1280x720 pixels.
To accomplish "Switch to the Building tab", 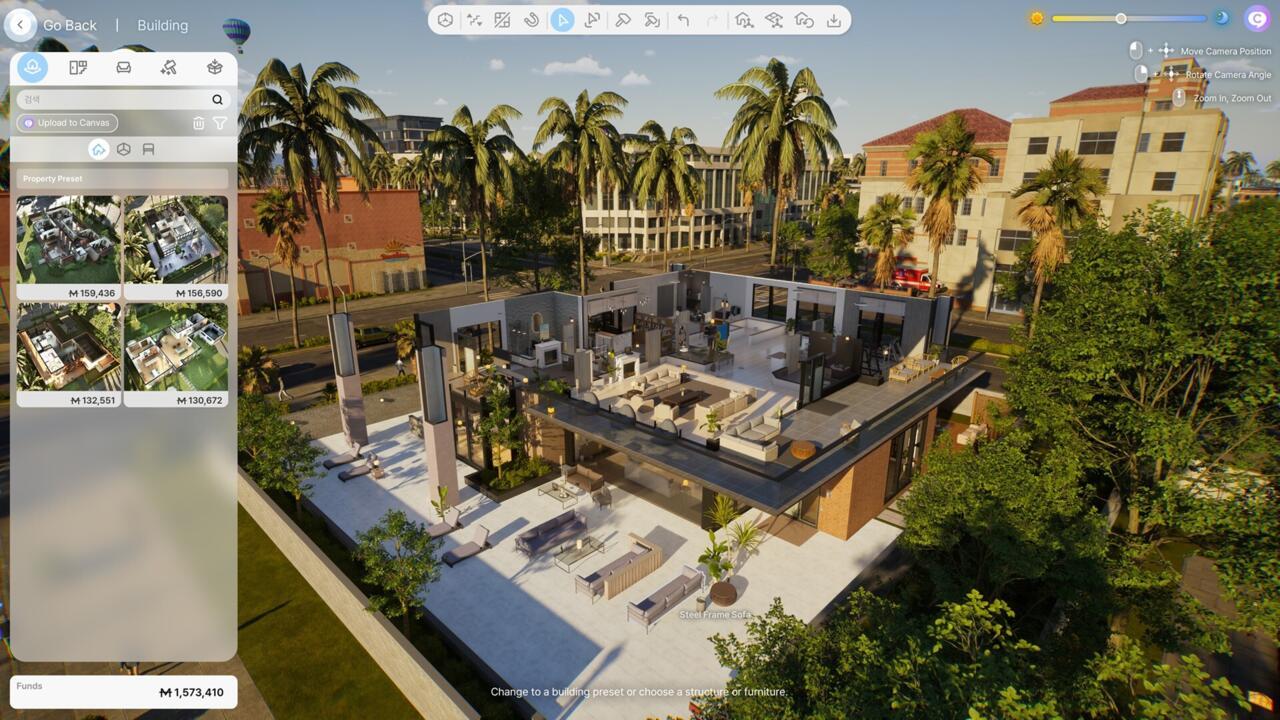I will (x=162, y=24).
